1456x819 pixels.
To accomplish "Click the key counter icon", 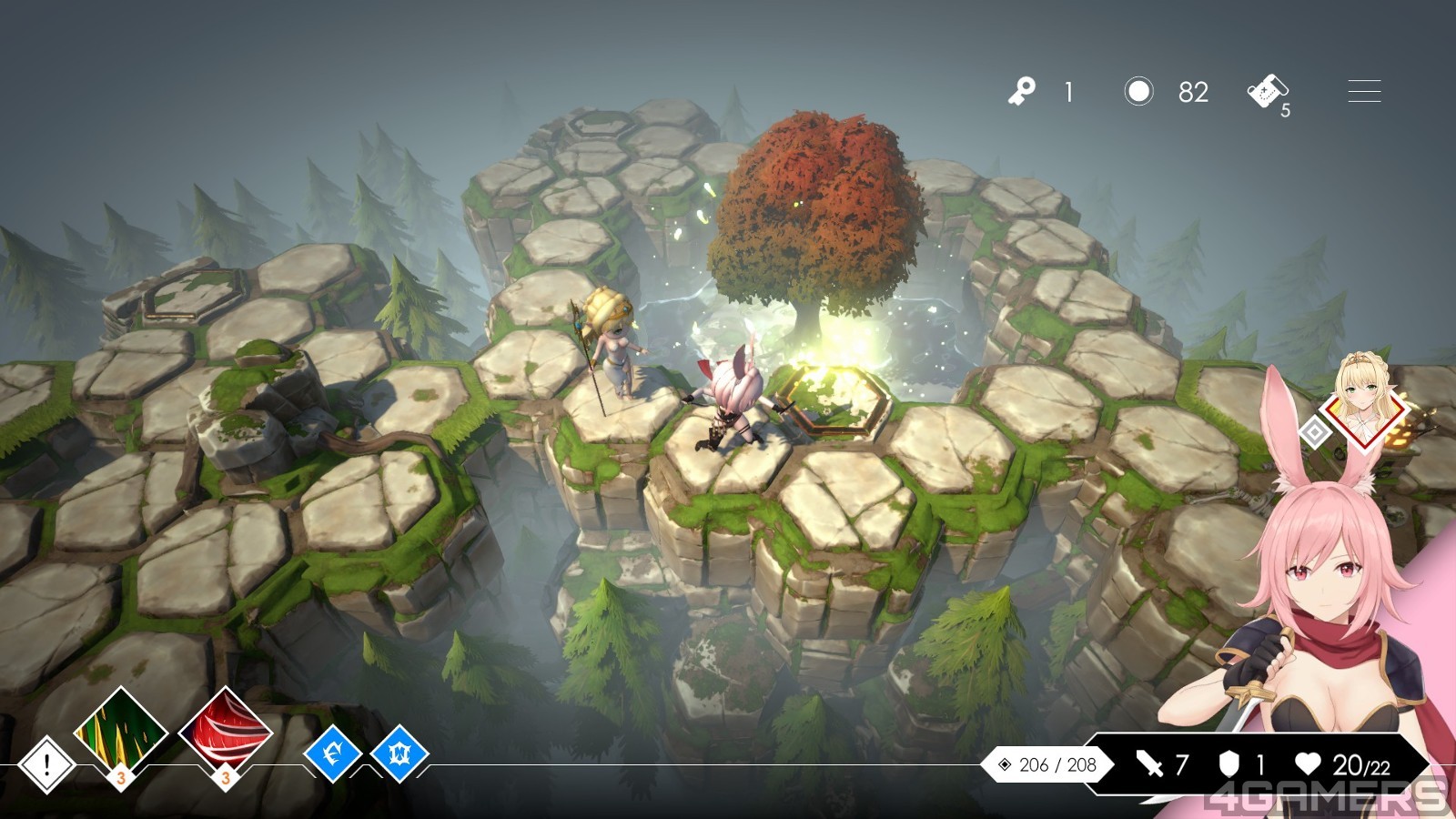I will click(1021, 91).
